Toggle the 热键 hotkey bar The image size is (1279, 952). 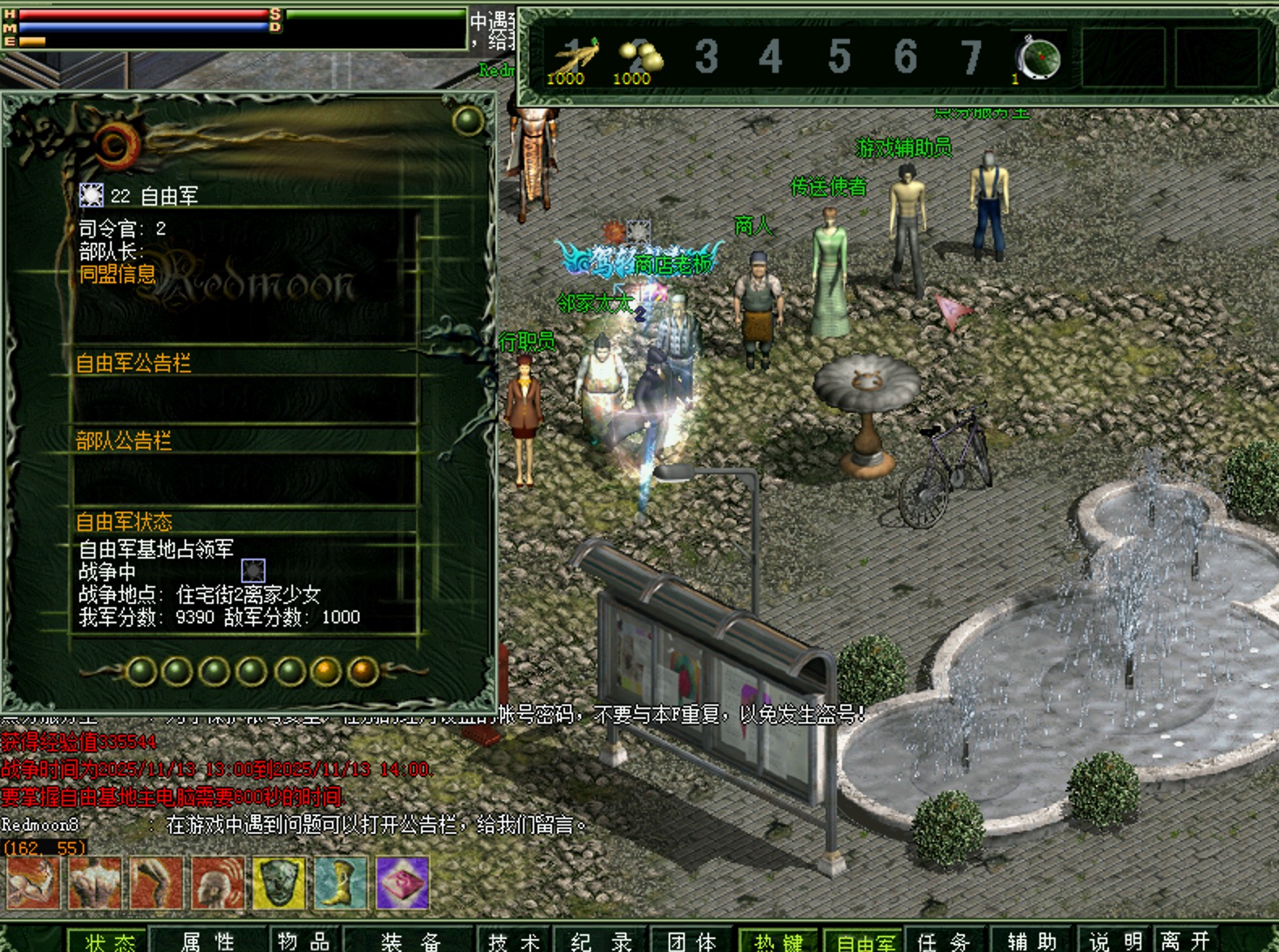[778, 941]
